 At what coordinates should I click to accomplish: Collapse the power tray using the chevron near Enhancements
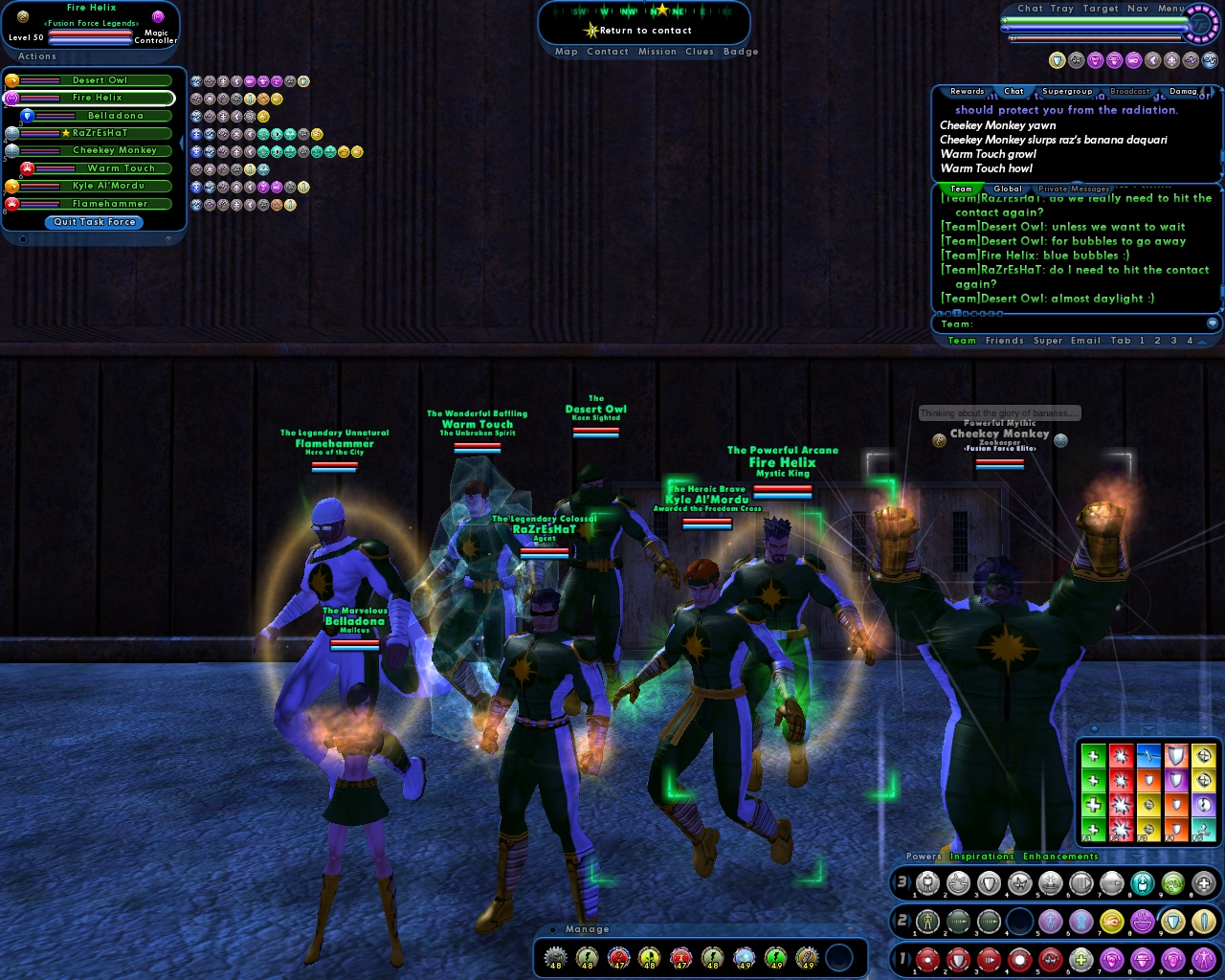pos(1136,857)
